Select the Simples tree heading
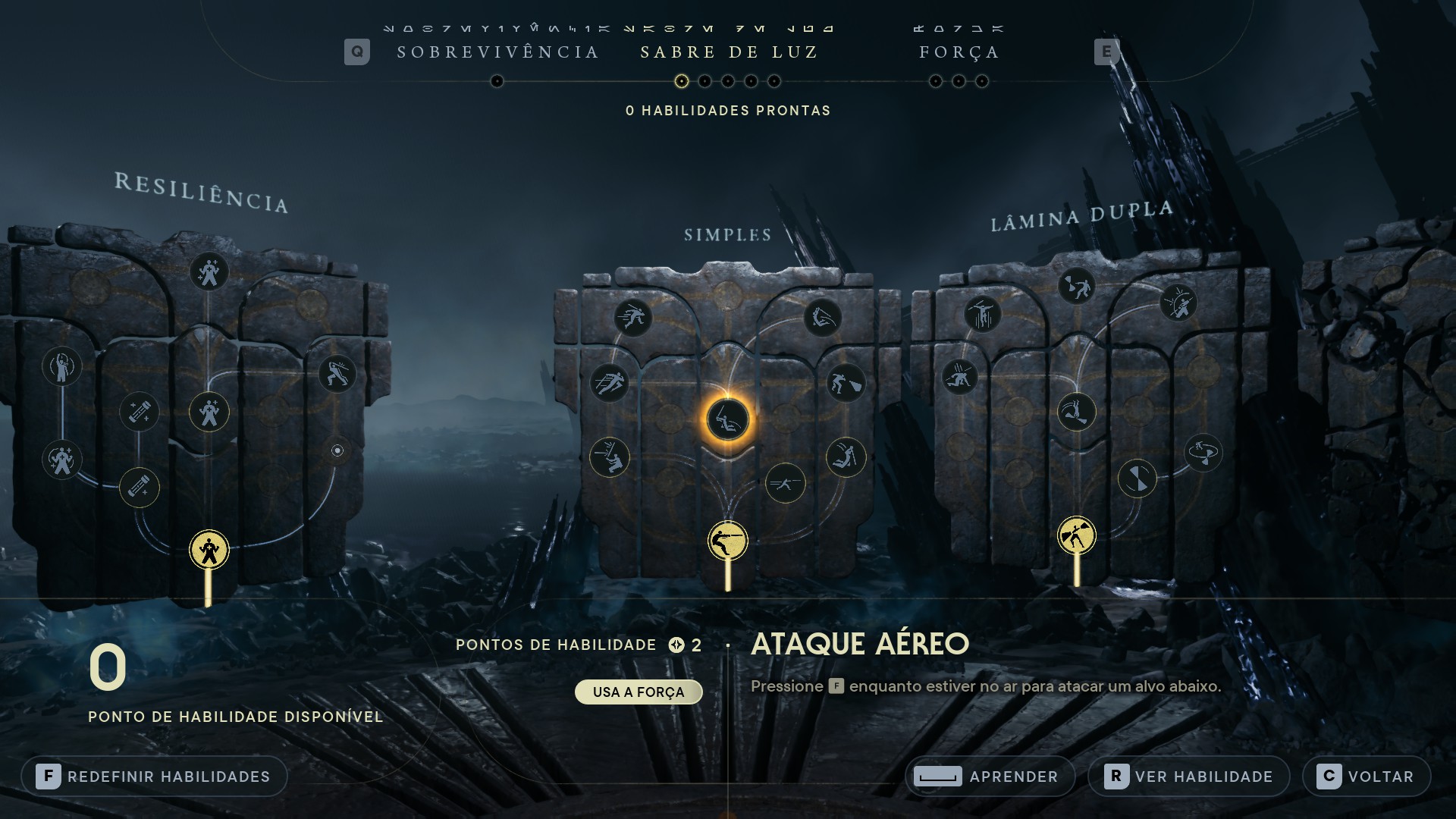This screenshot has height=819, width=1456. click(x=728, y=235)
